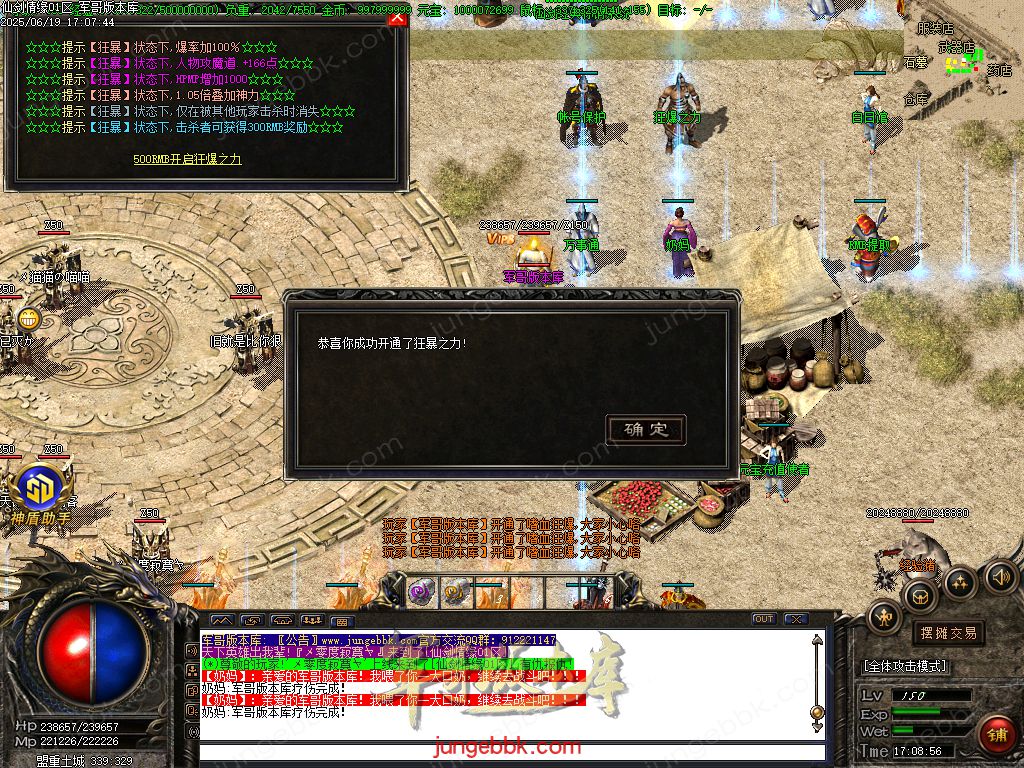Close the 狂暴 tips panel with the red X

point(397,17)
